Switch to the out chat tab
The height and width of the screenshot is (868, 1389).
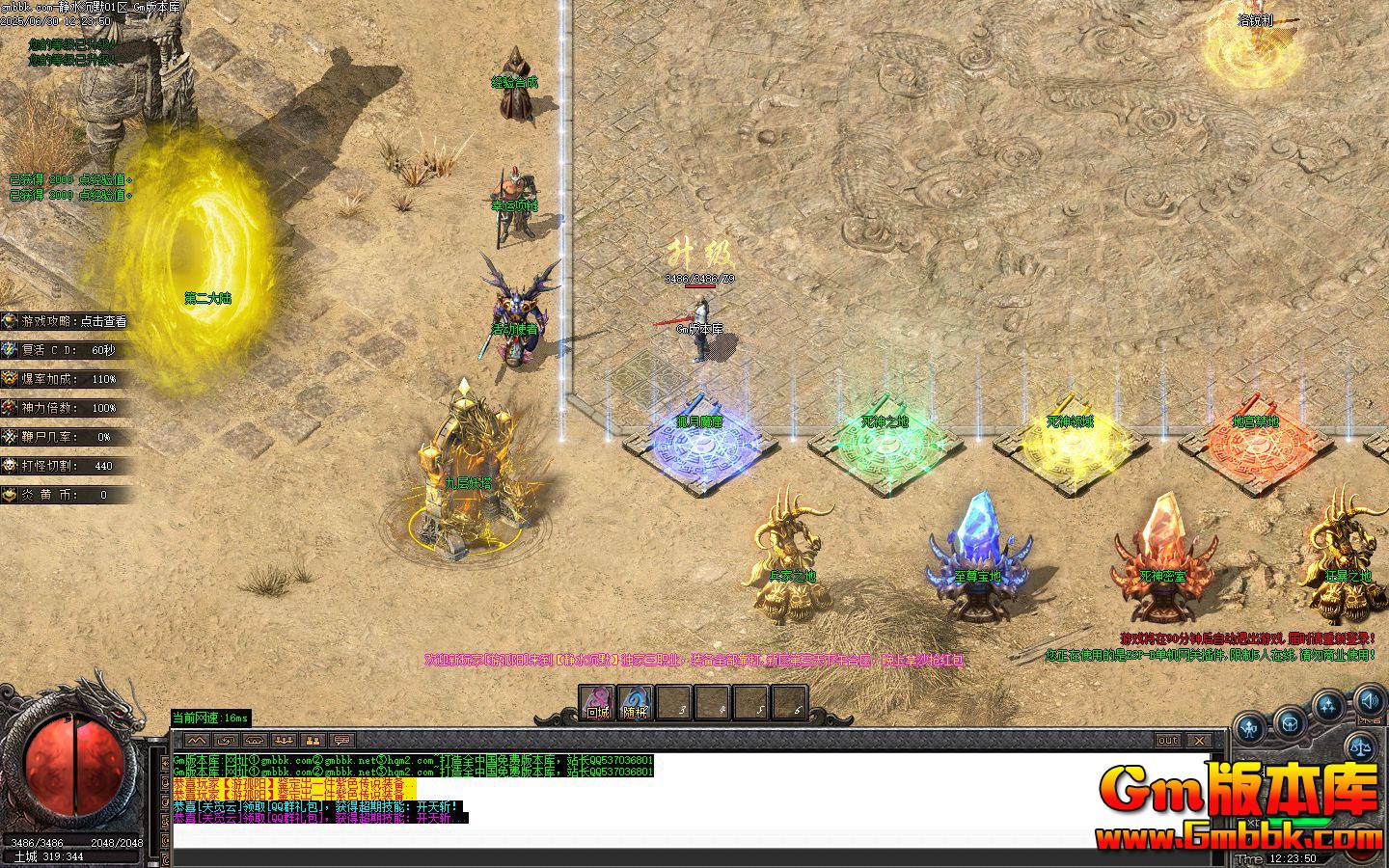pos(1169,741)
